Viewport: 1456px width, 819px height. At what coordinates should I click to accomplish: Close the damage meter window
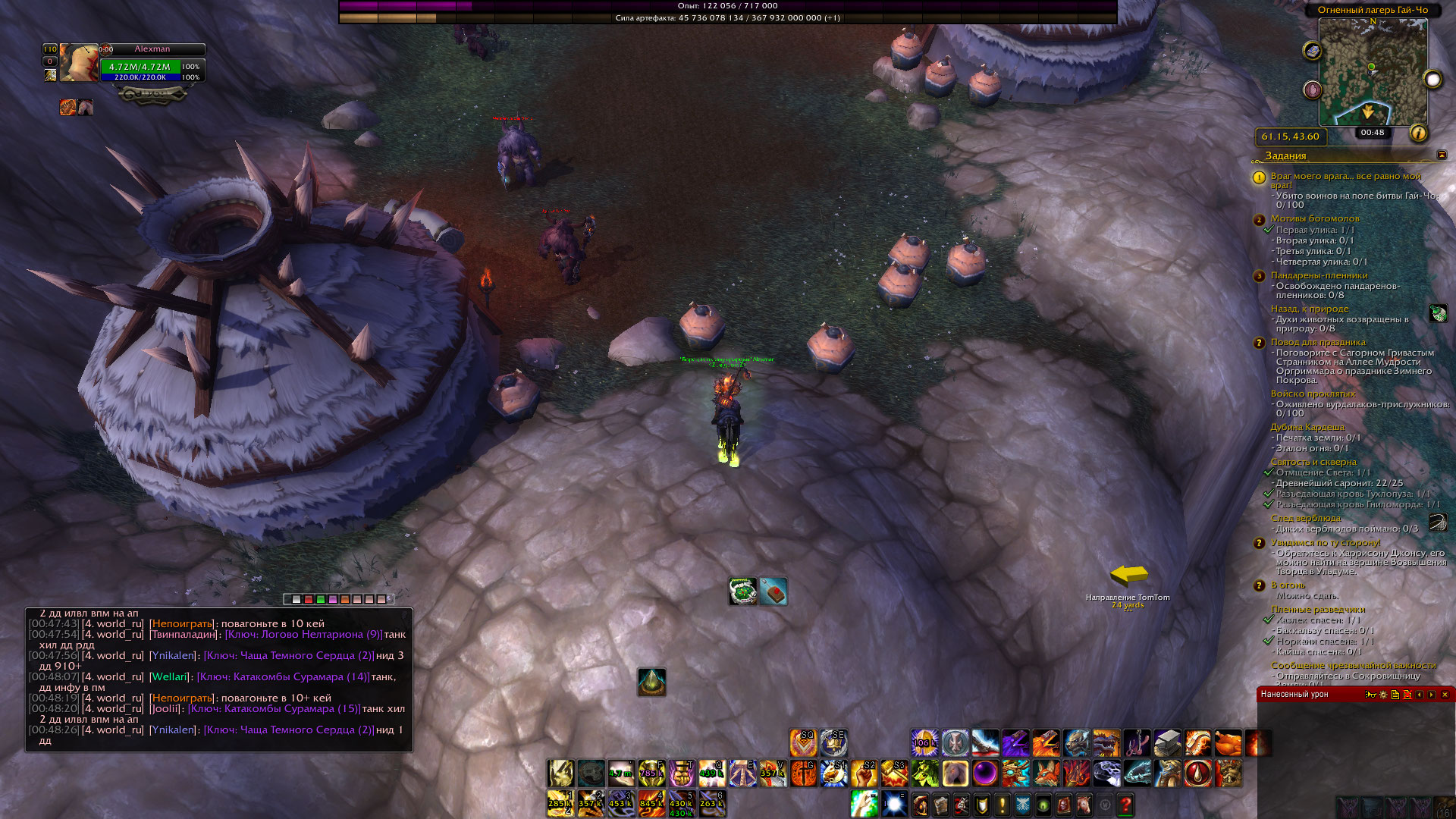point(1445,695)
